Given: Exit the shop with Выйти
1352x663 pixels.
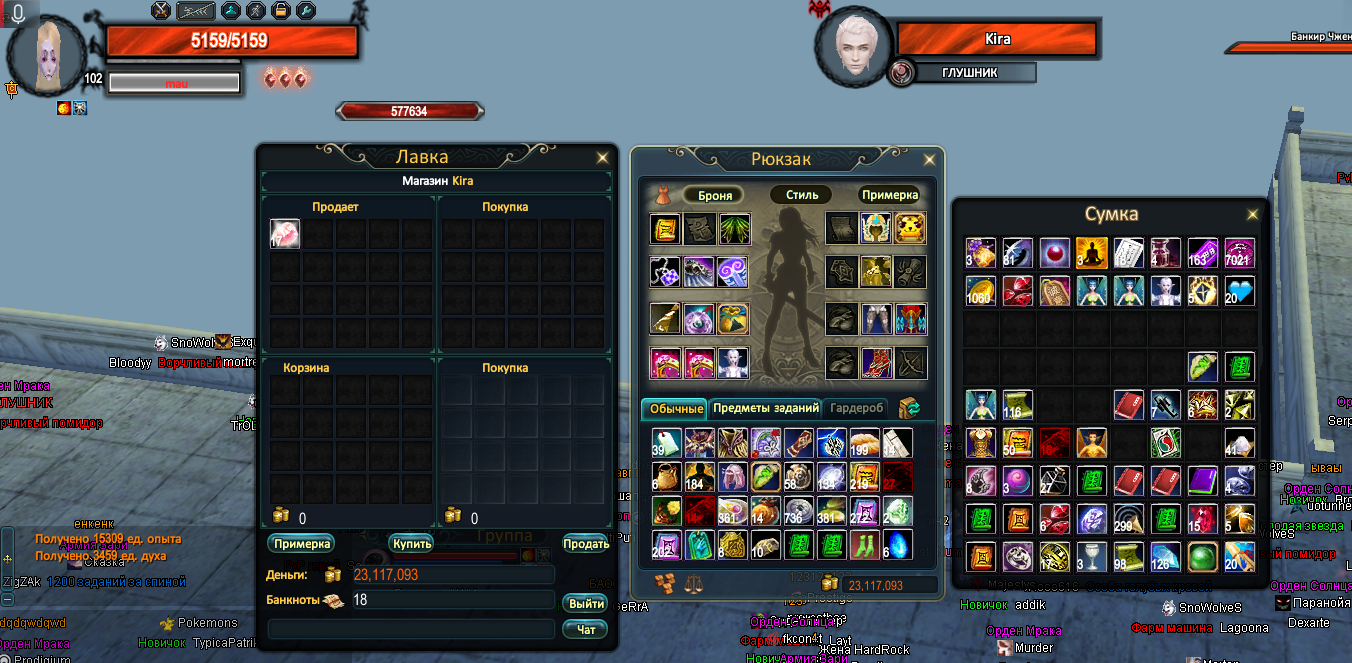Looking at the screenshot, I should click(x=586, y=603).
